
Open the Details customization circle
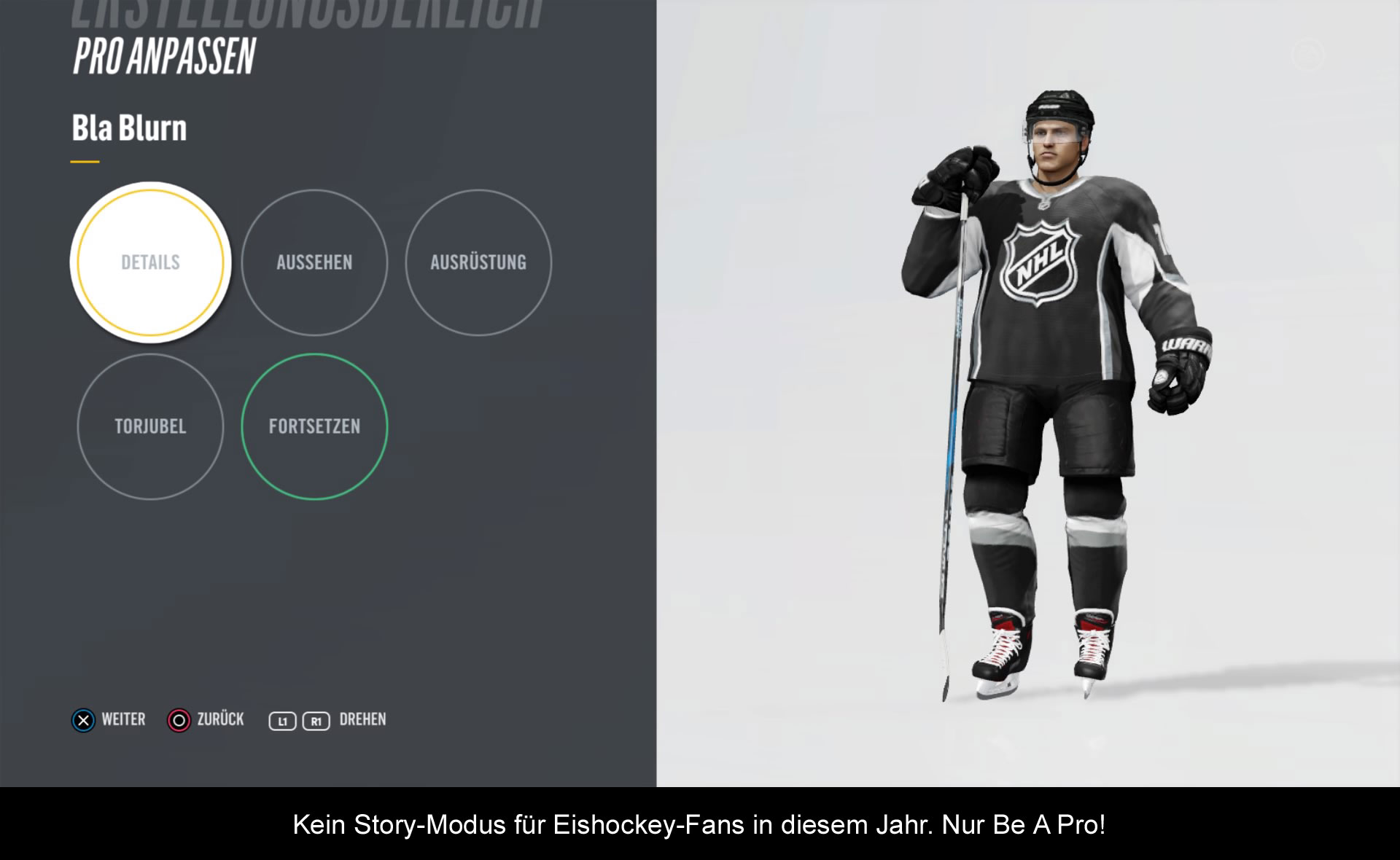tap(150, 262)
